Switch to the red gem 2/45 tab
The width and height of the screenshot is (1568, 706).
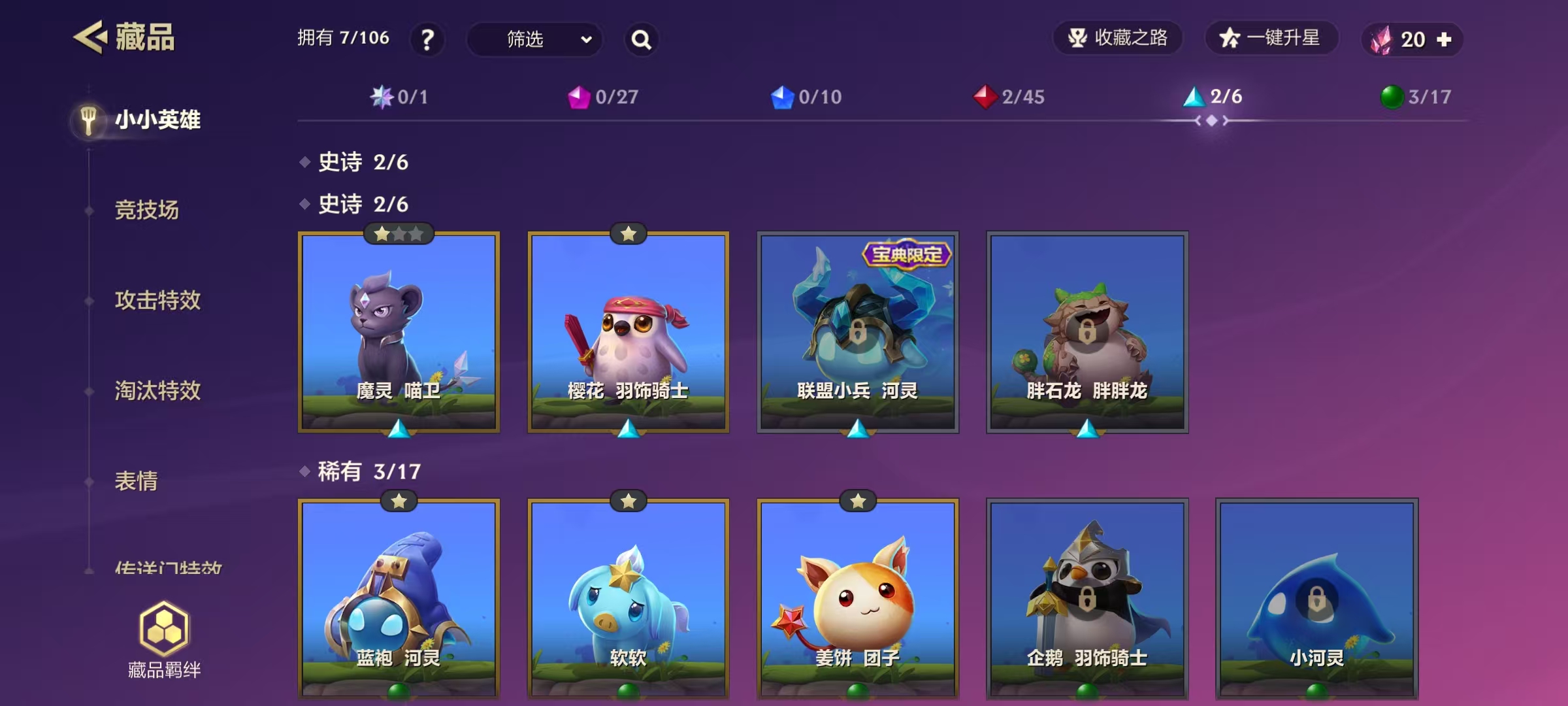click(x=1009, y=97)
